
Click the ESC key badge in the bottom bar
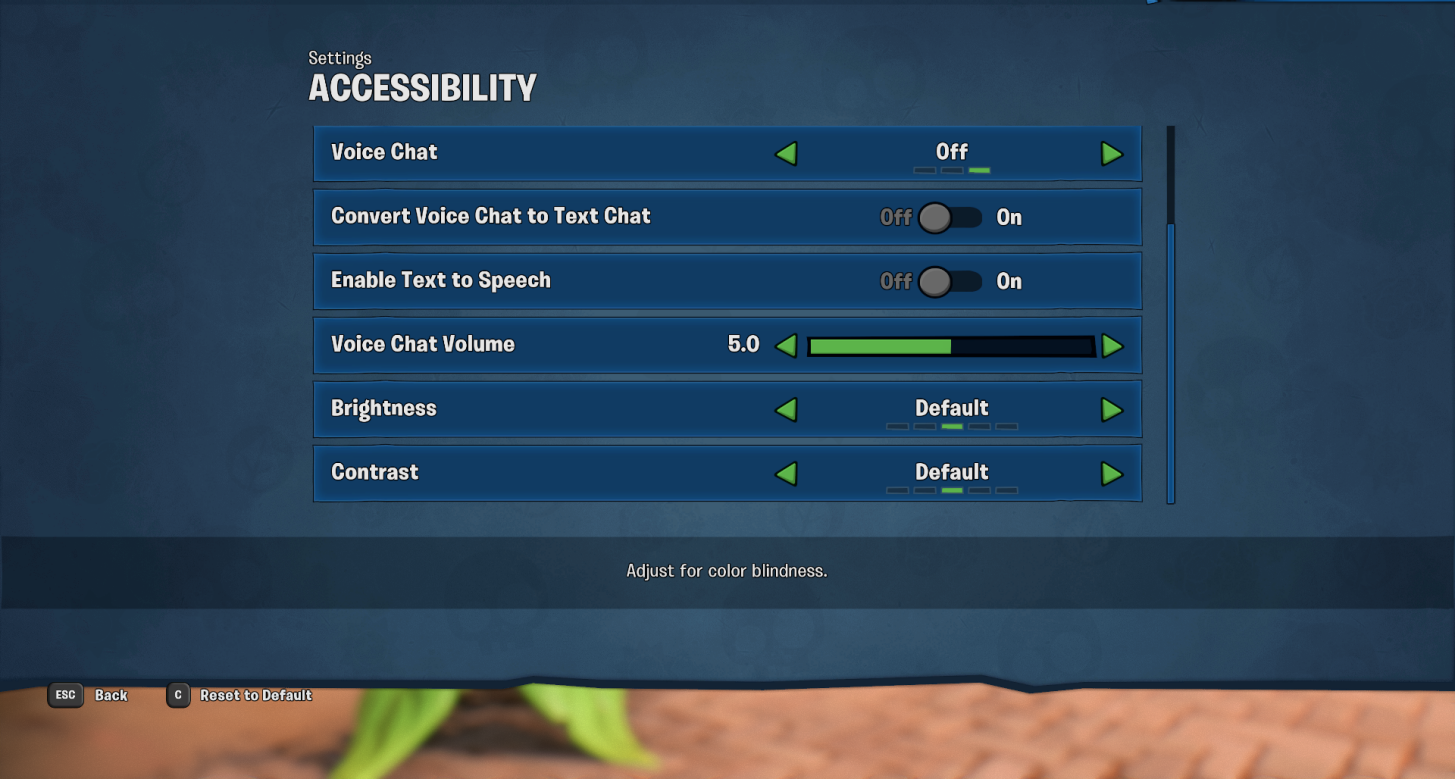tap(64, 695)
